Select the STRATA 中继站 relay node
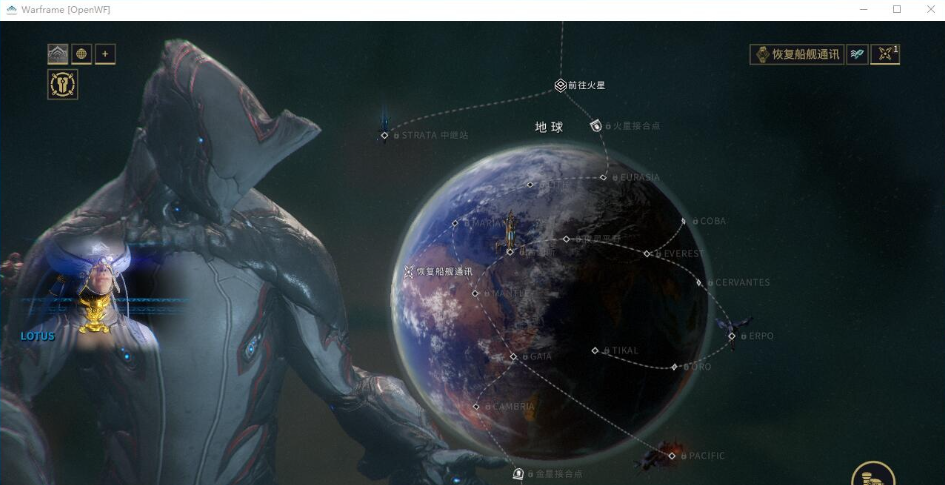 [x=385, y=135]
